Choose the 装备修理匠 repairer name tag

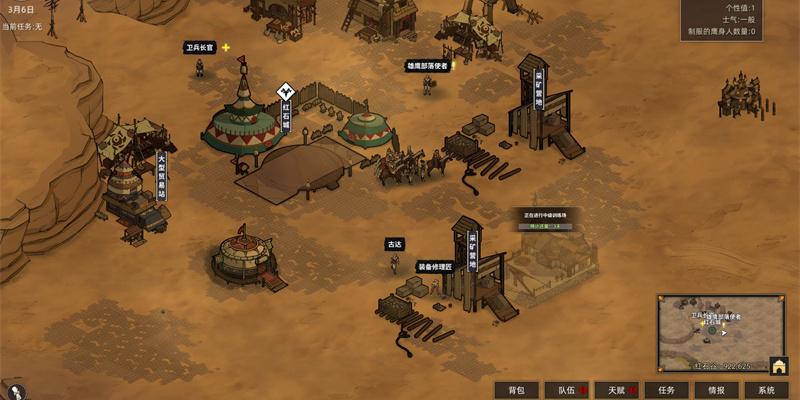coord(435,267)
